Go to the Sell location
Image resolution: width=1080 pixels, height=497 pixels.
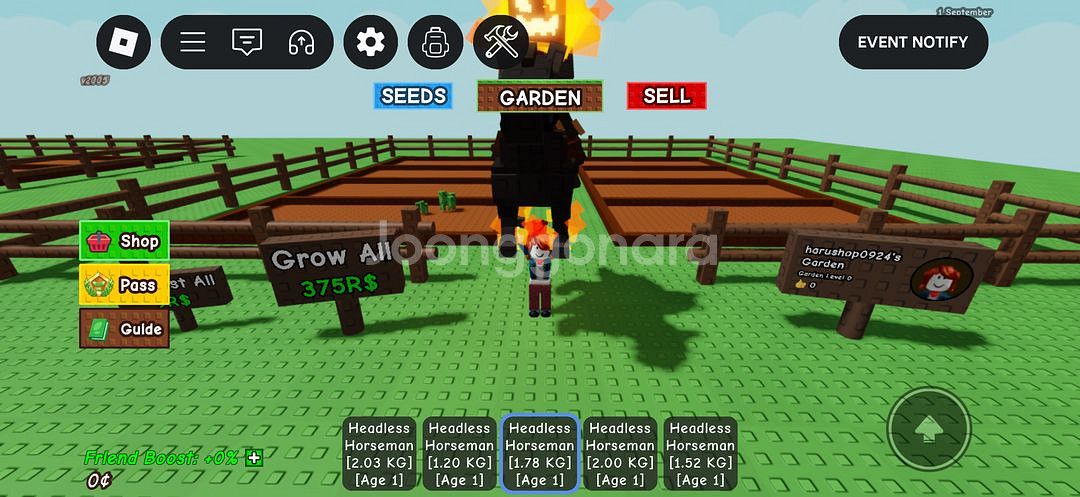point(666,96)
